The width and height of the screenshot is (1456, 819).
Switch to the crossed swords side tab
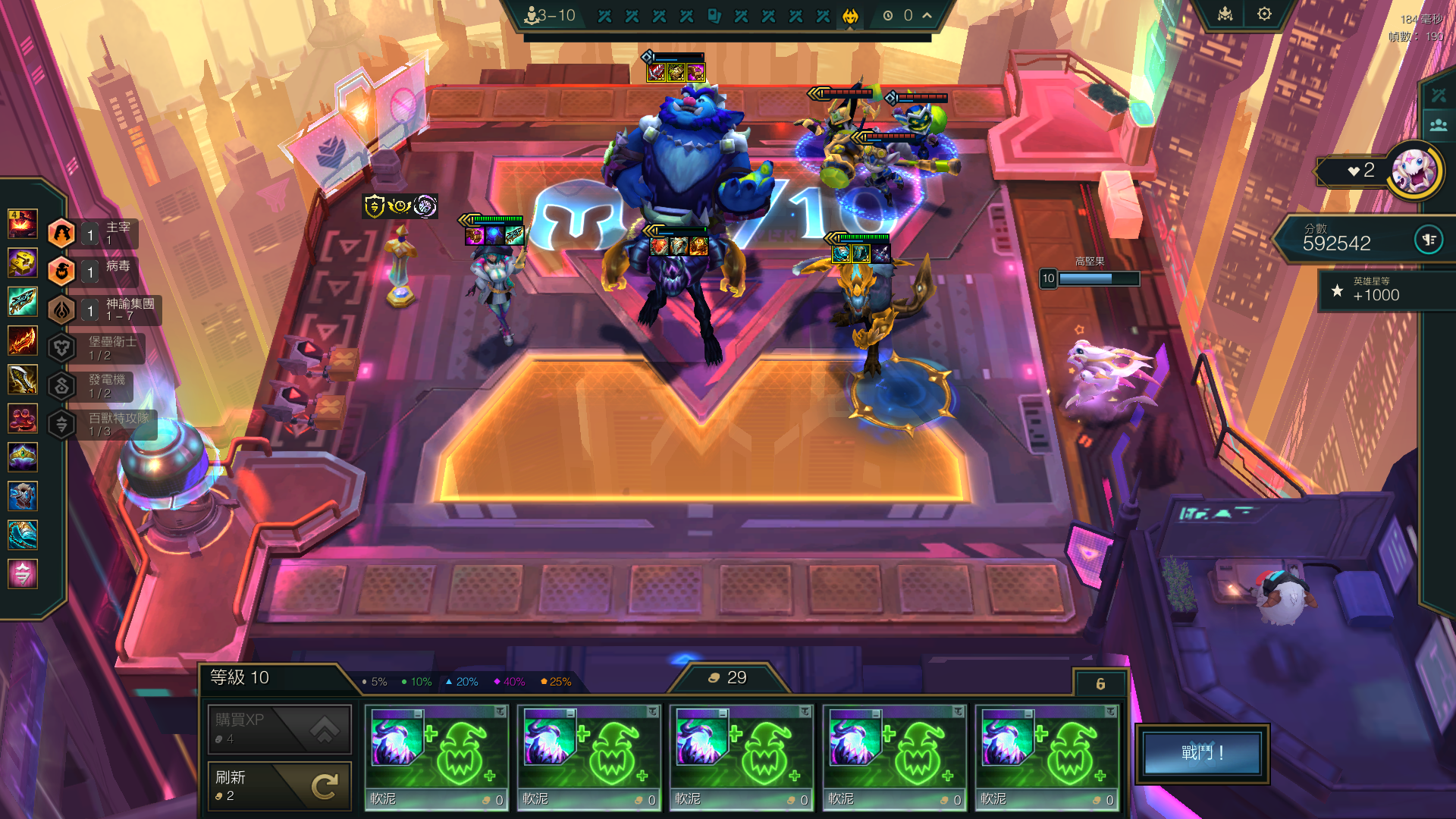coord(1439,96)
